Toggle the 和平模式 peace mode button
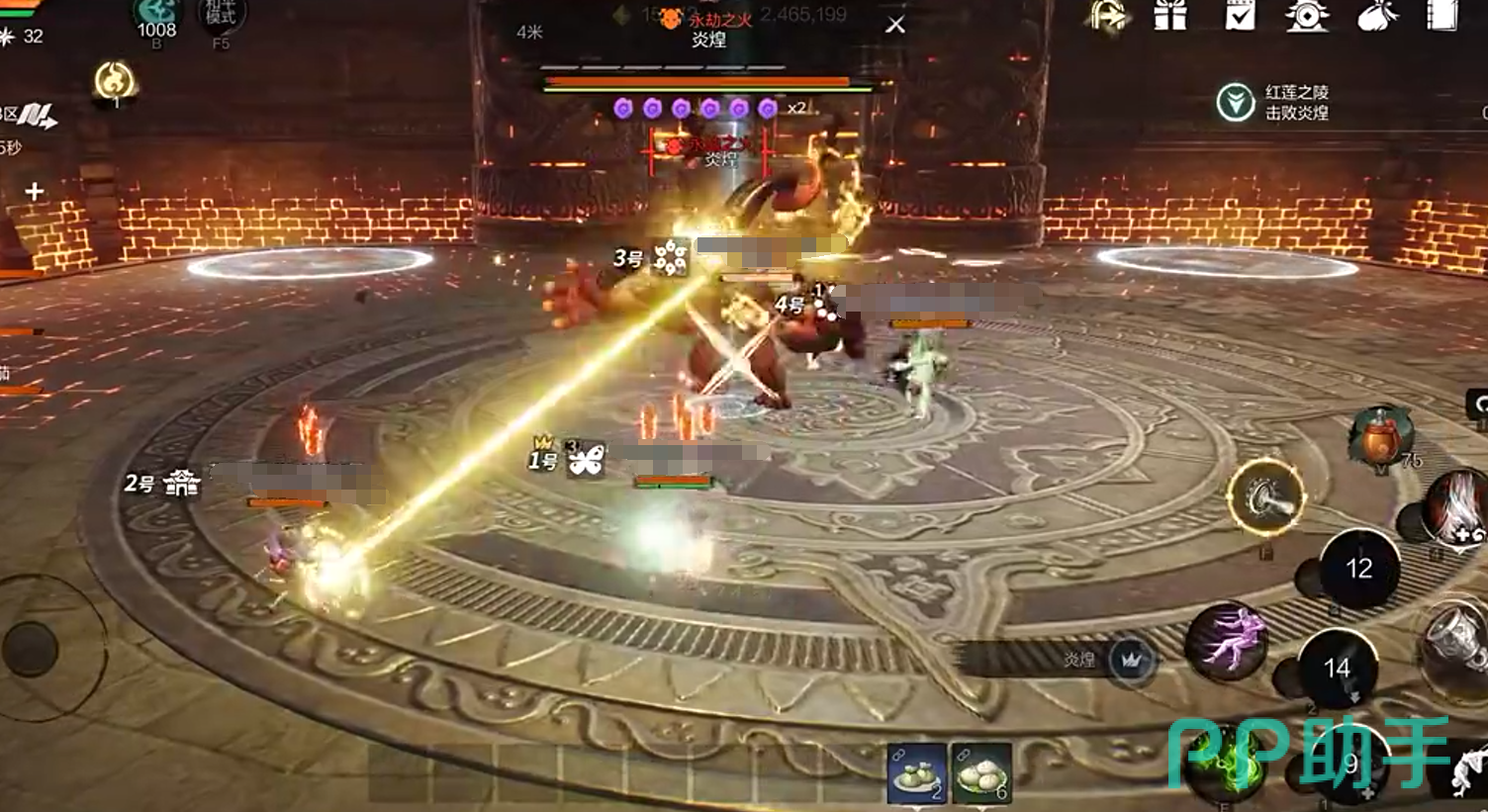The width and height of the screenshot is (1488, 812). tap(221, 16)
